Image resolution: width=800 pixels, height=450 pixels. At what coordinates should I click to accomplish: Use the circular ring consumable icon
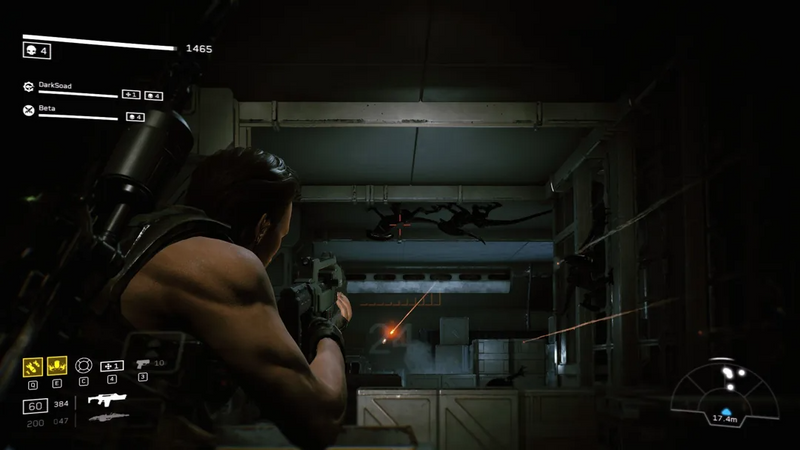pos(84,365)
